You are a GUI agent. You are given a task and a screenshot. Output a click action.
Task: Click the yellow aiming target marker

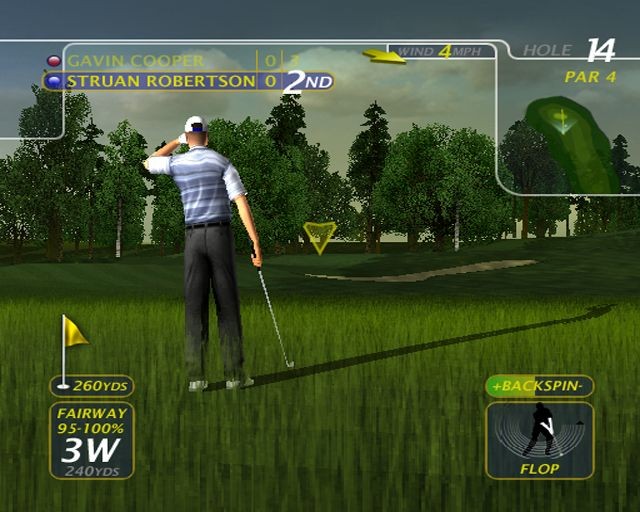click(x=319, y=235)
